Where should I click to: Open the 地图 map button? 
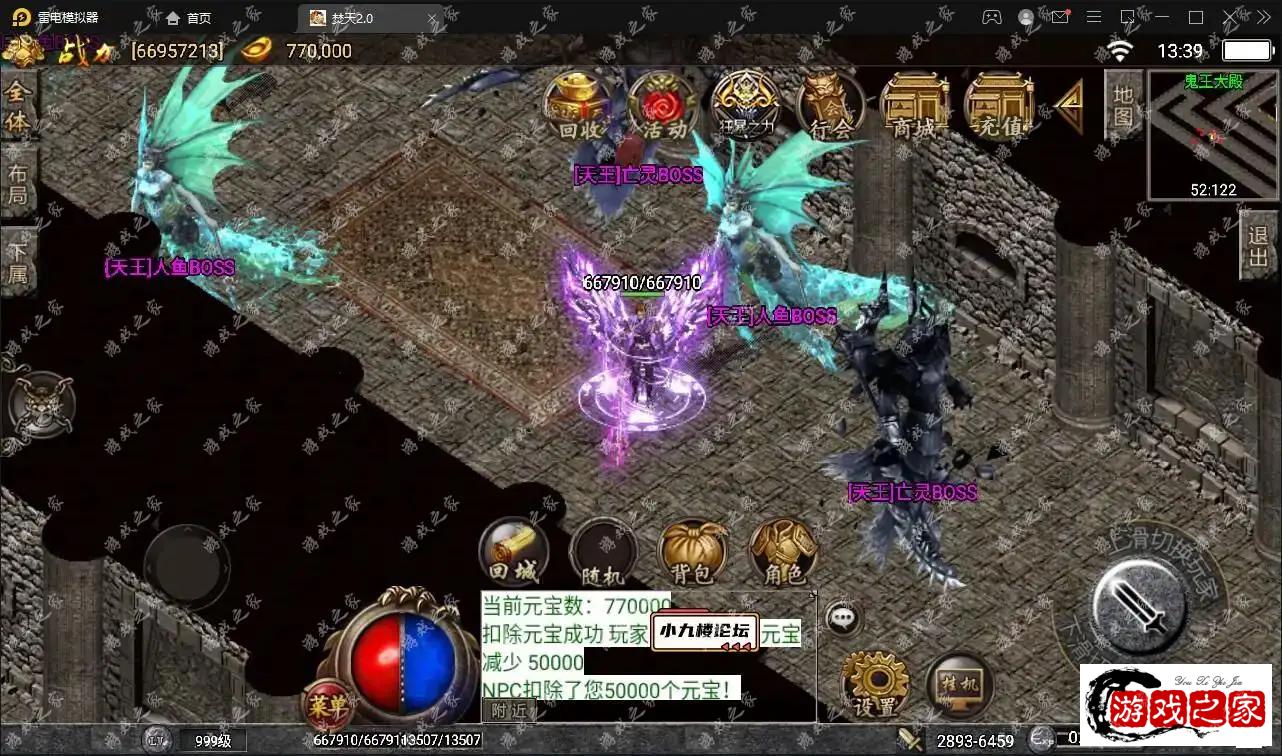1123,106
